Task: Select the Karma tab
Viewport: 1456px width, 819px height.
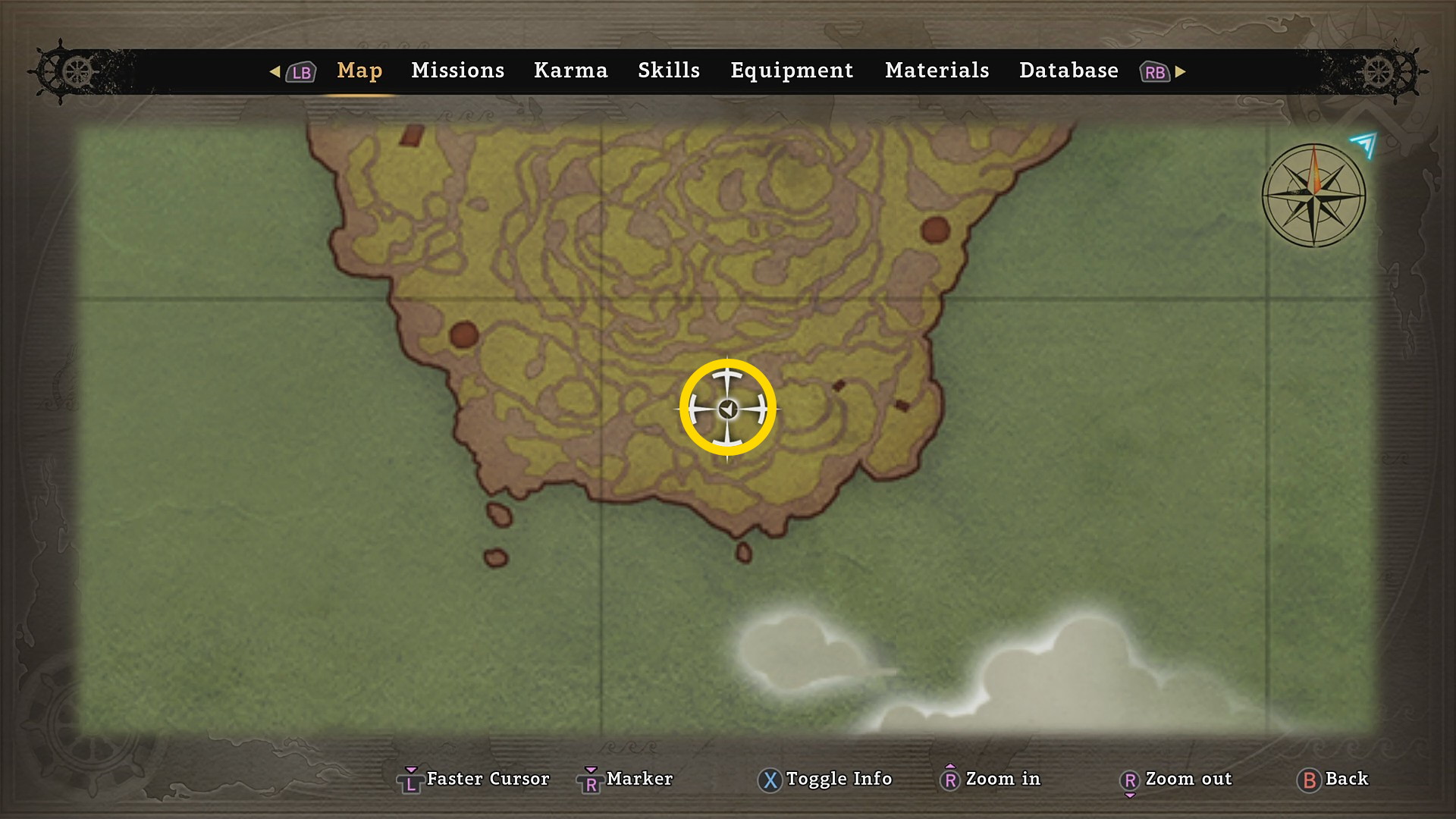Action: 570,71
